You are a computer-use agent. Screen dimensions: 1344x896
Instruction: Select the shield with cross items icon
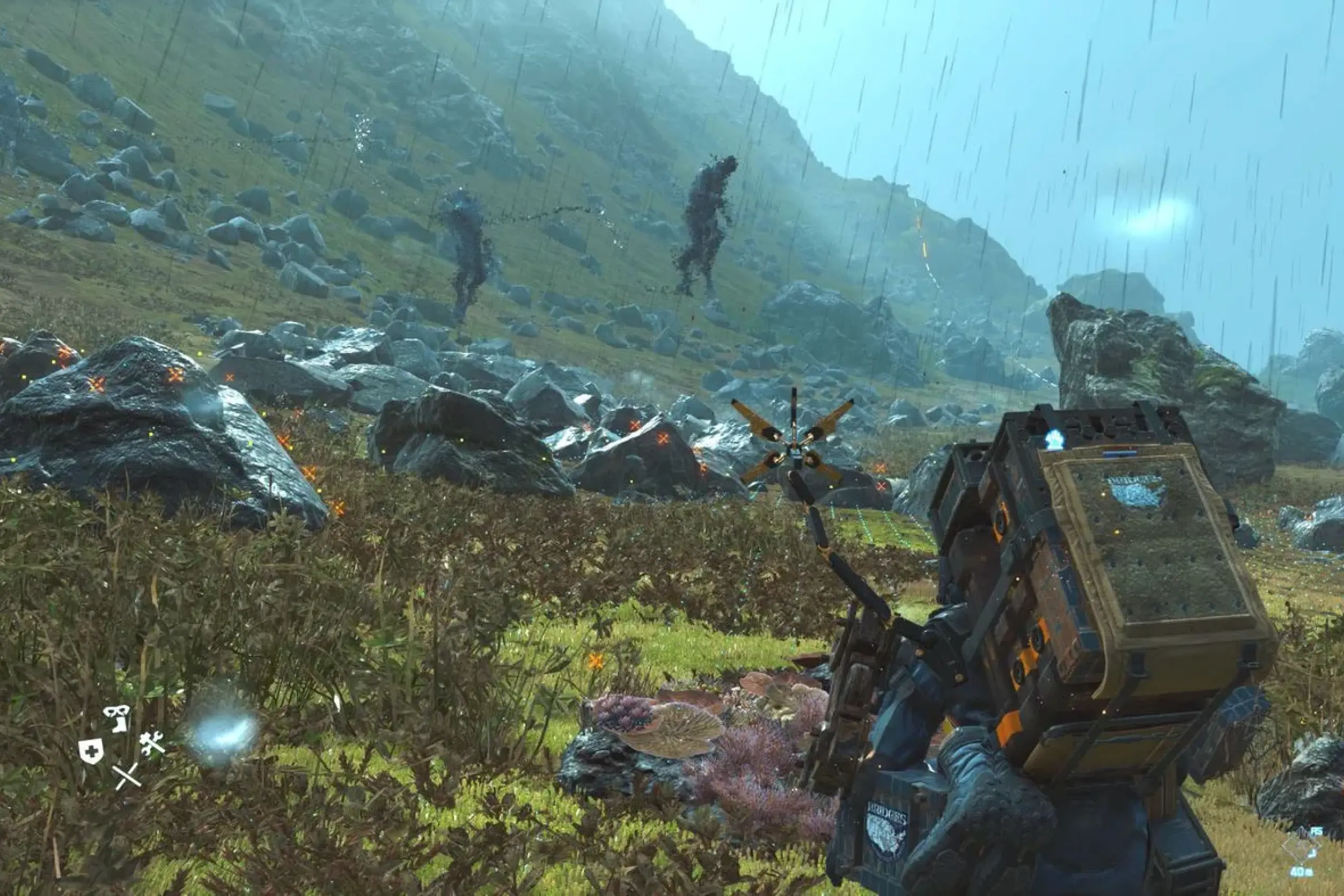pyautogui.click(x=91, y=750)
